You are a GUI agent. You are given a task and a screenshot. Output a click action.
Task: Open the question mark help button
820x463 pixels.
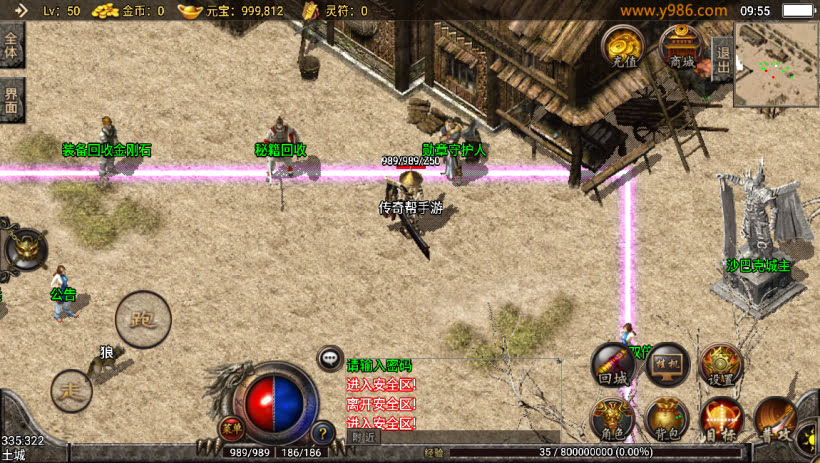(322, 433)
